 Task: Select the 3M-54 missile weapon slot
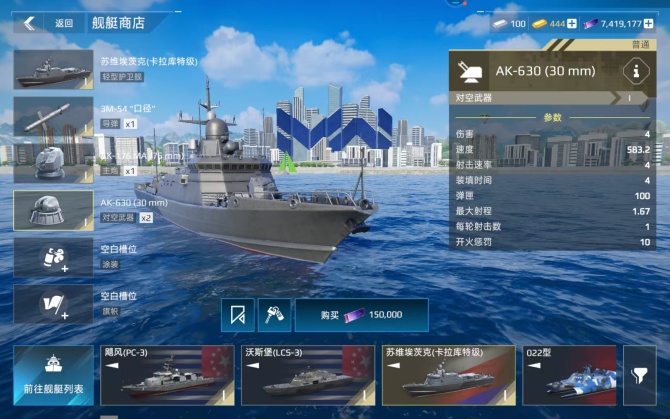click(53, 117)
